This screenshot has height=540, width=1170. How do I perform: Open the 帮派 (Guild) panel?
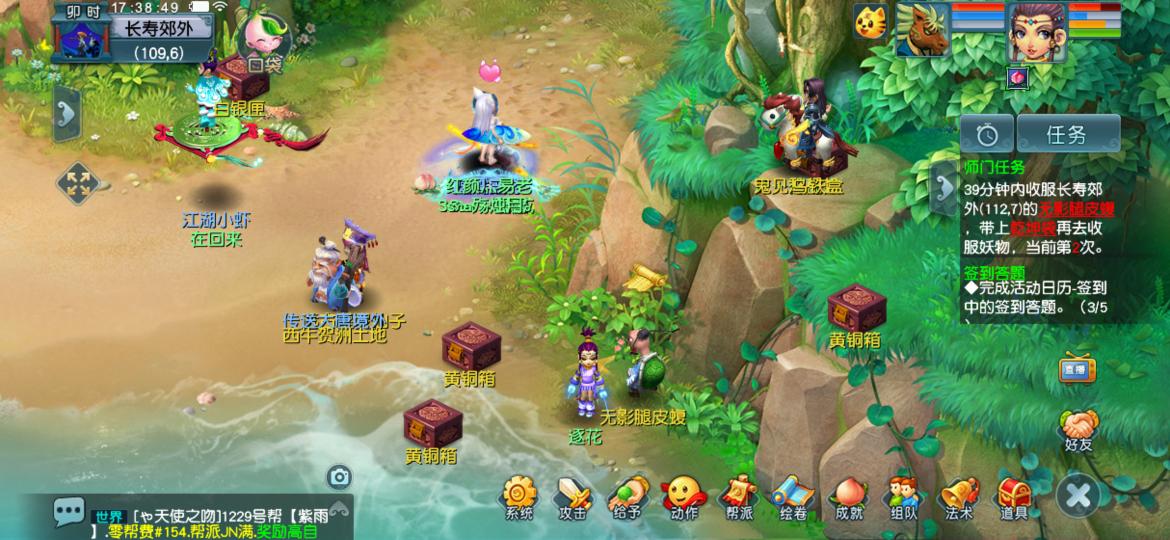pyautogui.click(x=738, y=497)
